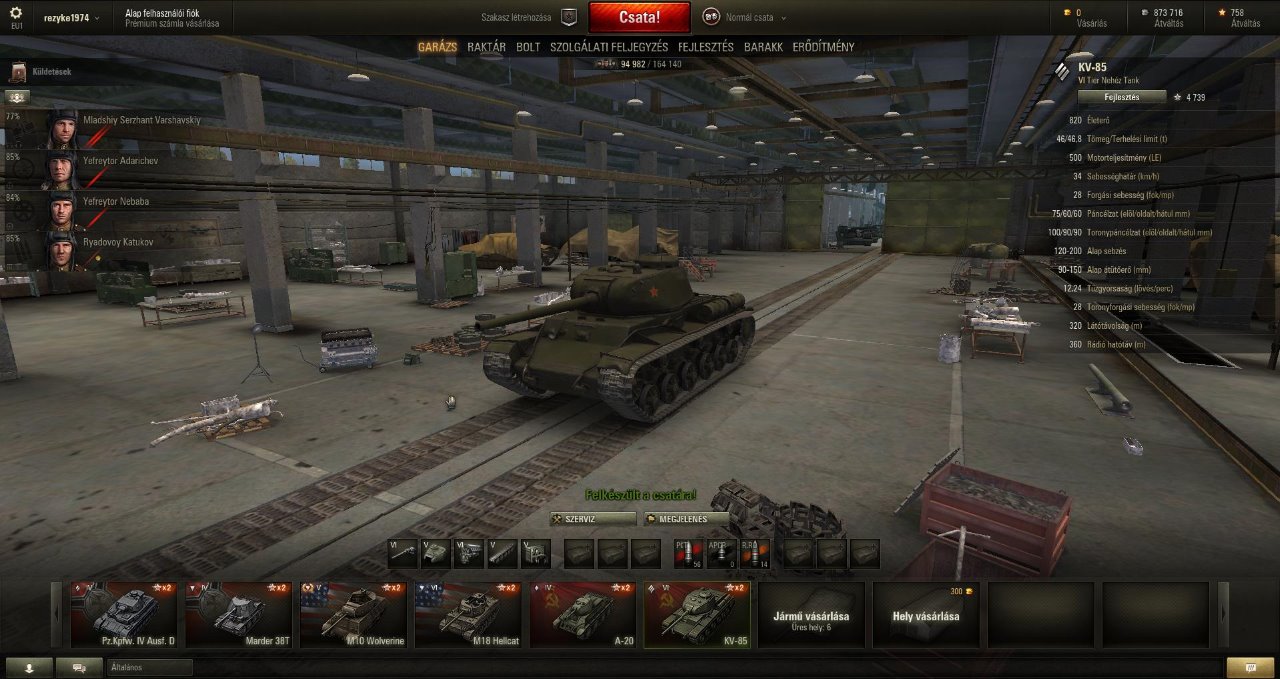Start battle with the red Csata! button

point(639,17)
